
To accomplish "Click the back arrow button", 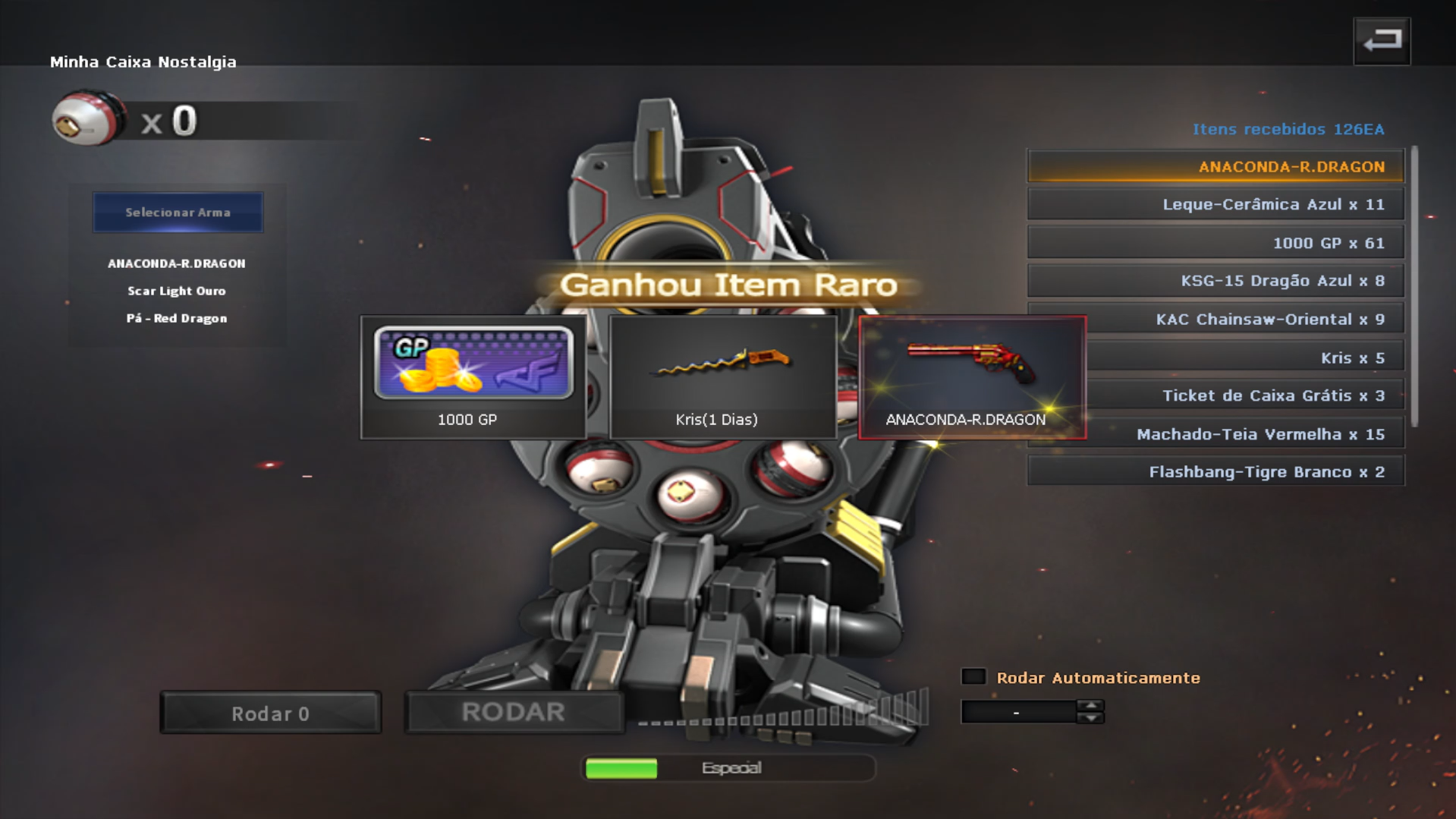I will point(1381,41).
